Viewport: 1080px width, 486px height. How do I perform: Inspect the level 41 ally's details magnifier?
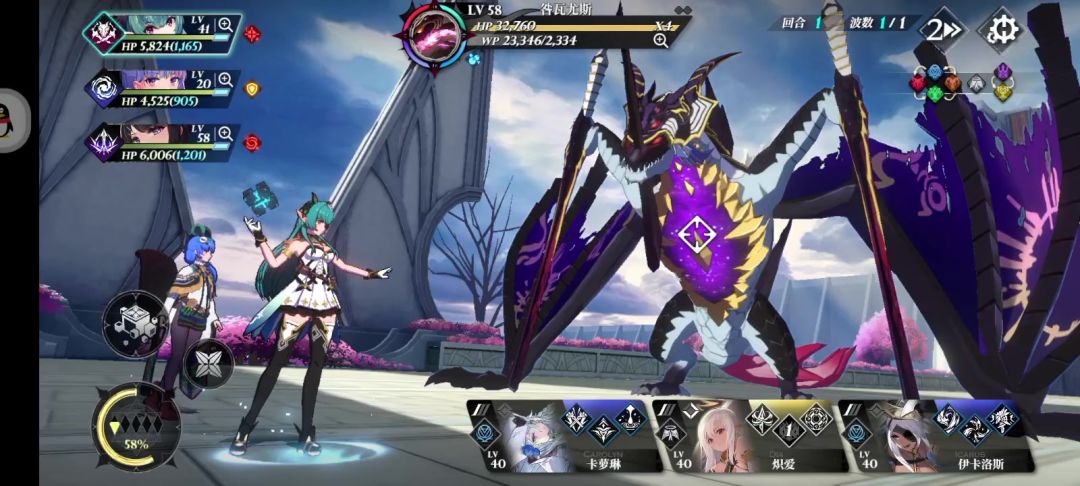click(x=225, y=24)
